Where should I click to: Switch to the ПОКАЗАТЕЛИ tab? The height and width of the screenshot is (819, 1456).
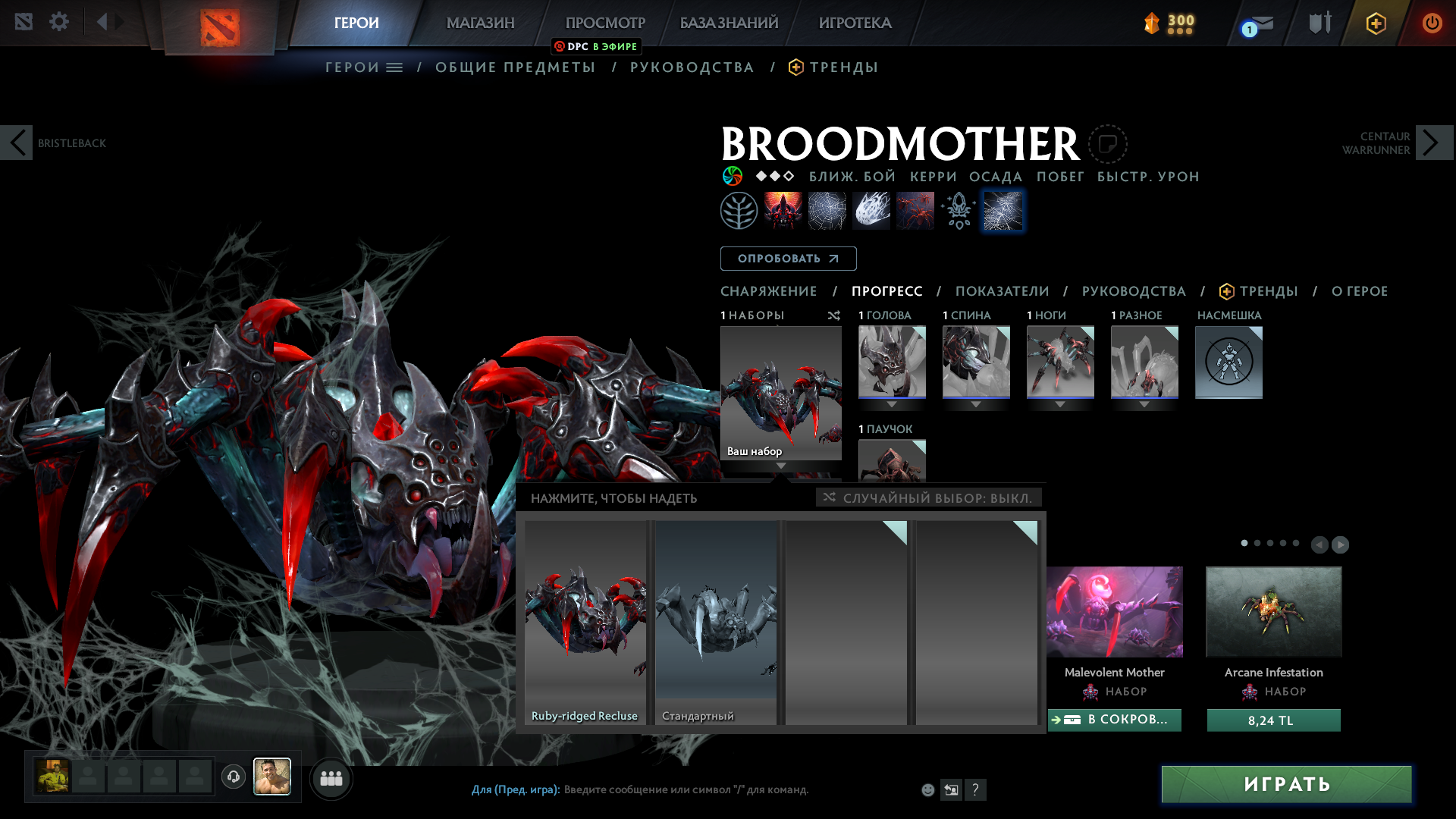[1003, 291]
